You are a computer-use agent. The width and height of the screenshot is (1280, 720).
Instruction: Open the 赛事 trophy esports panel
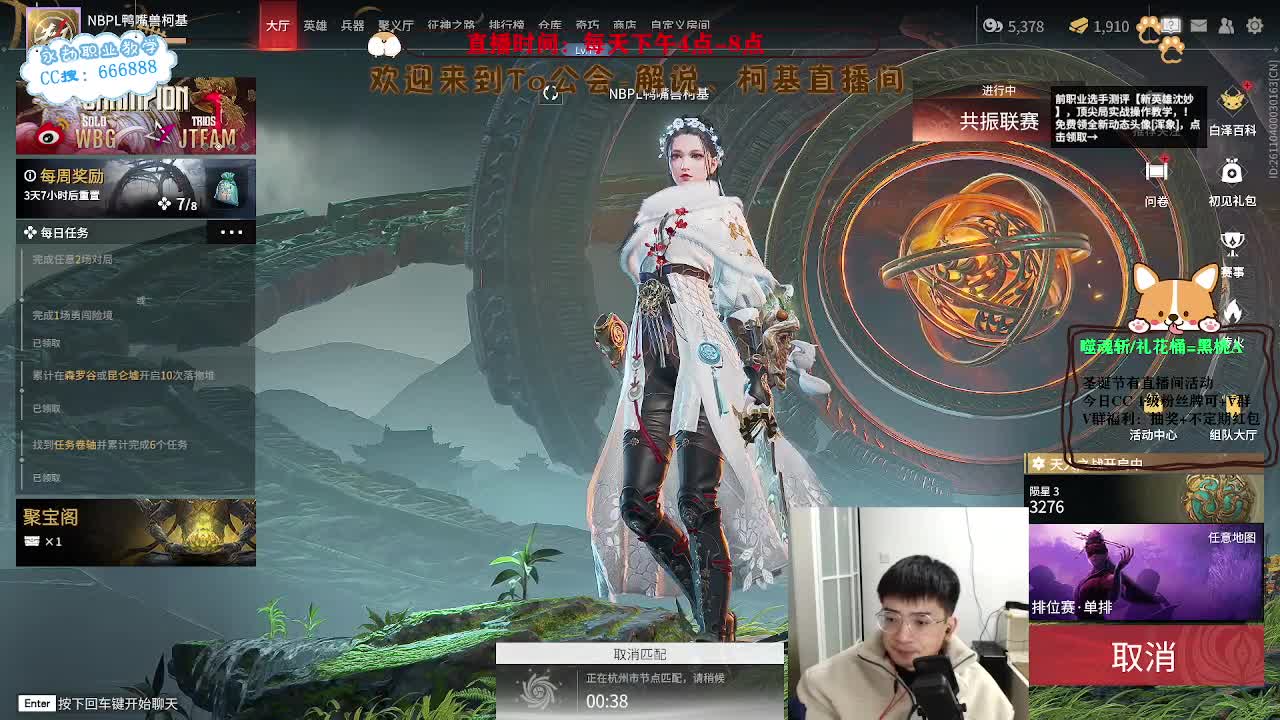[x=1230, y=240]
